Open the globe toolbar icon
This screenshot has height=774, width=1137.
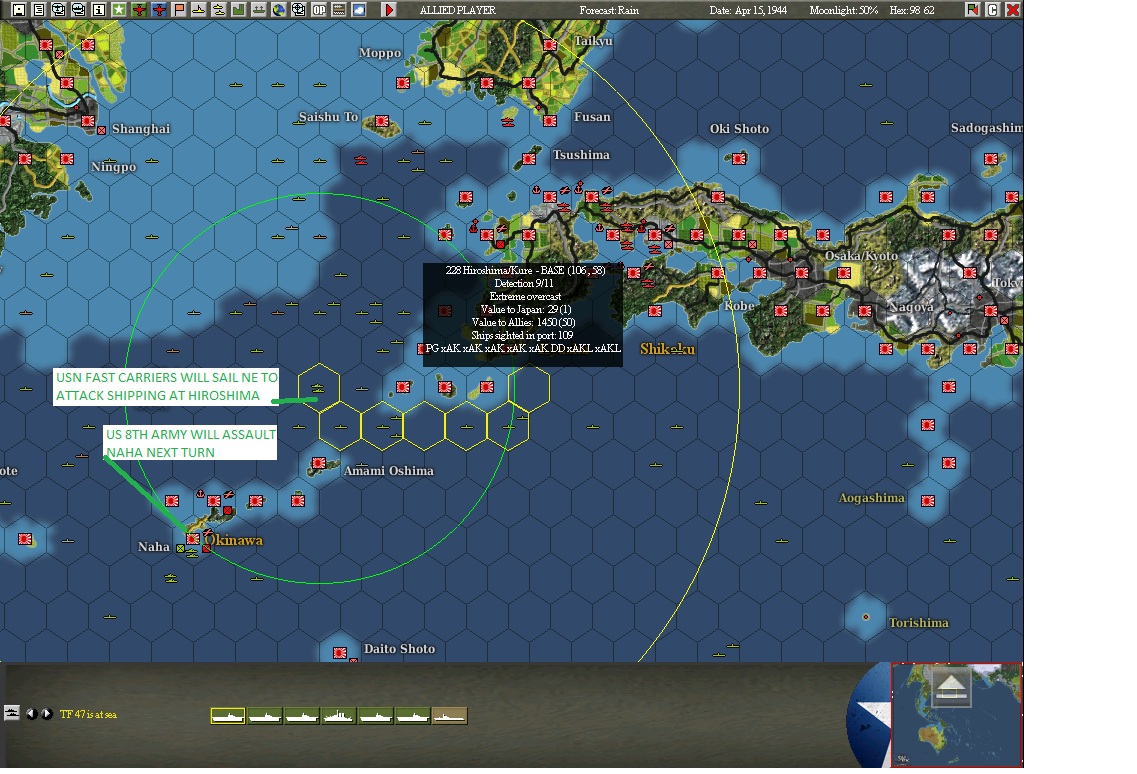[x=279, y=10]
